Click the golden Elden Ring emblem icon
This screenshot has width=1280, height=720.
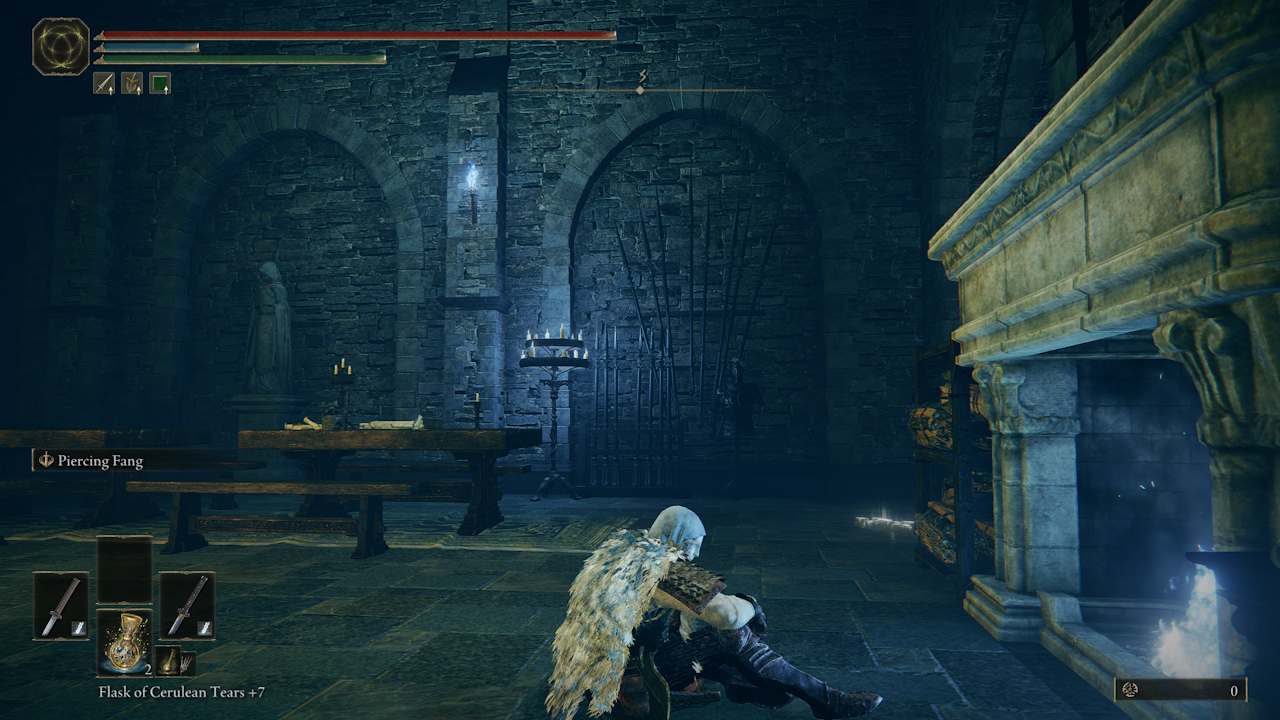61,47
